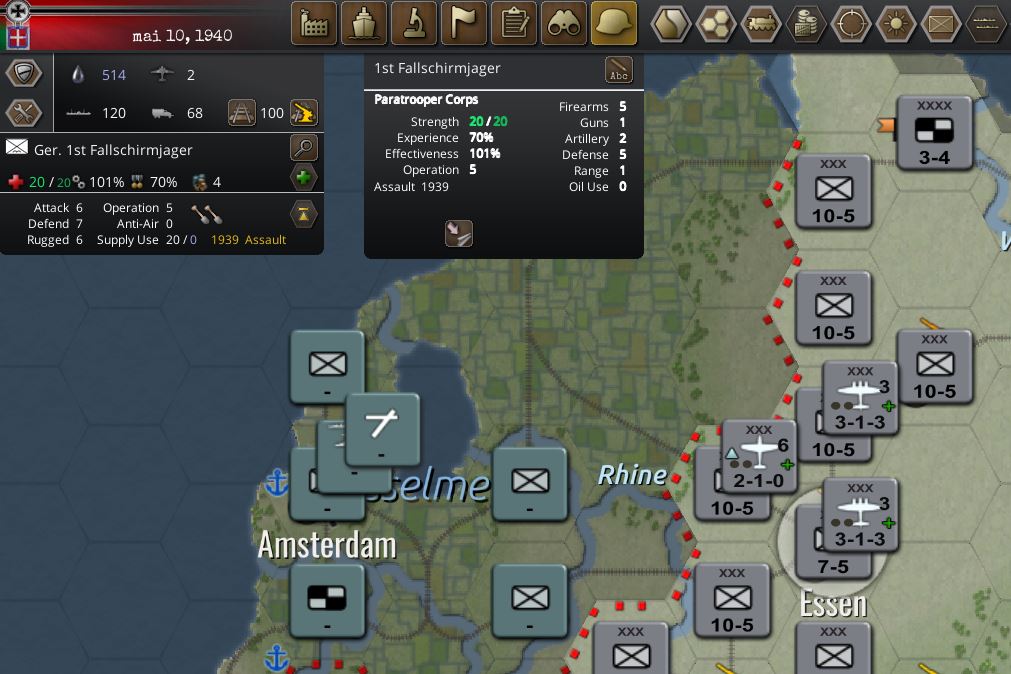Click the yellow anti-aircraft gun button
This screenshot has height=674, width=1011.
pyautogui.click(x=304, y=112)
